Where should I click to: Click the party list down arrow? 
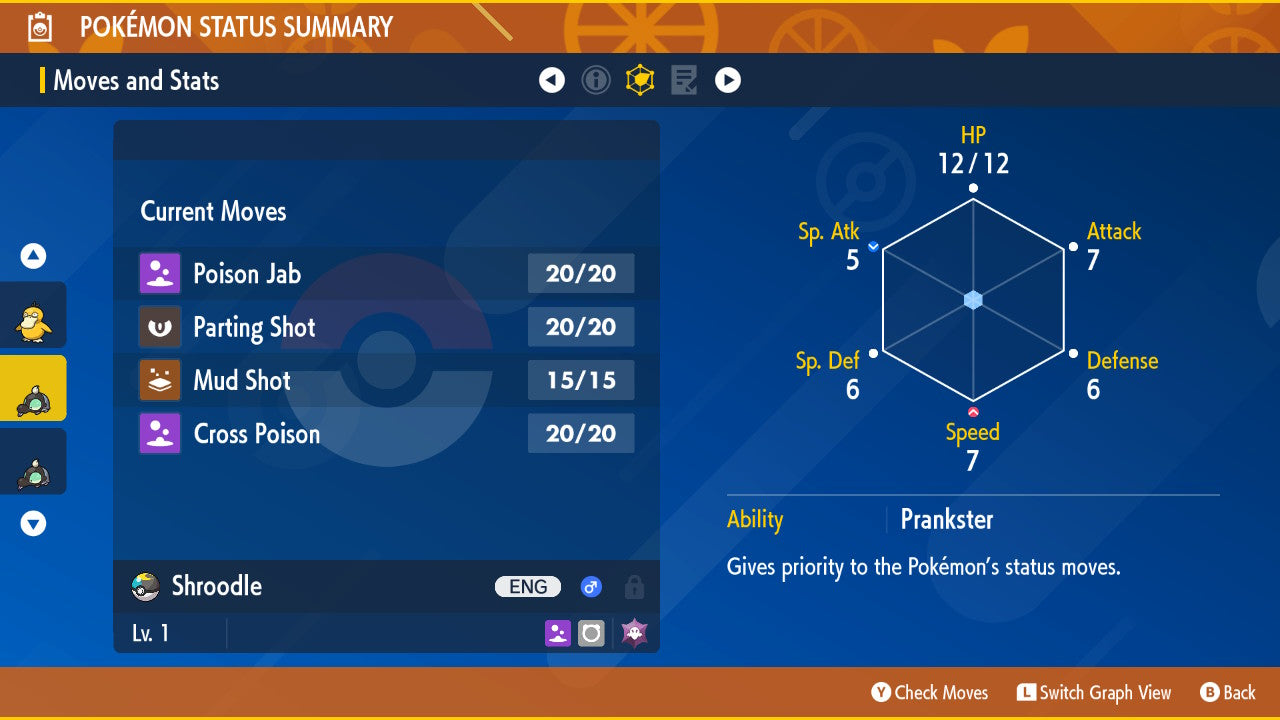click(x=33, y=523)
